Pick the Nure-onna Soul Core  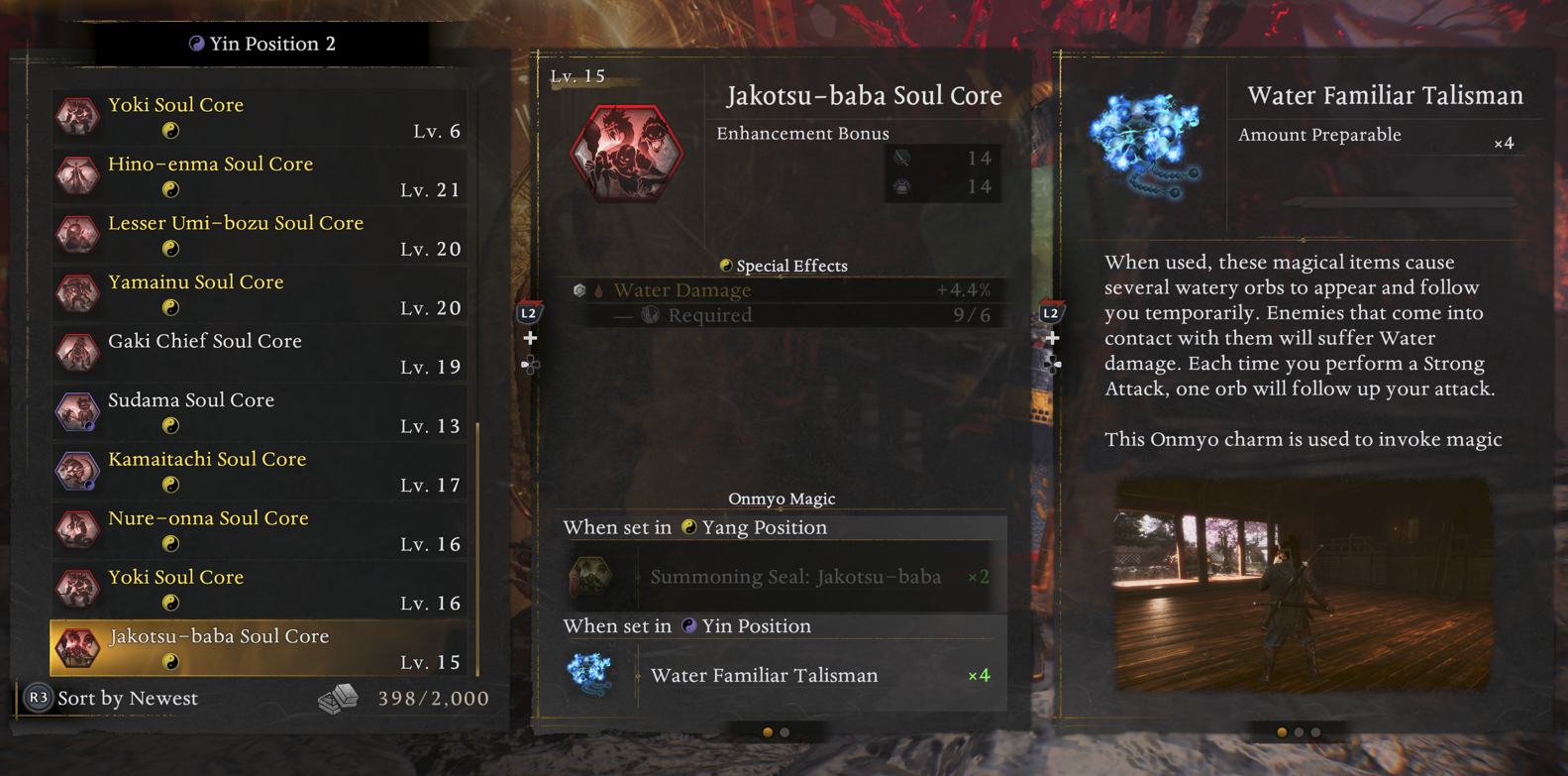260,529
